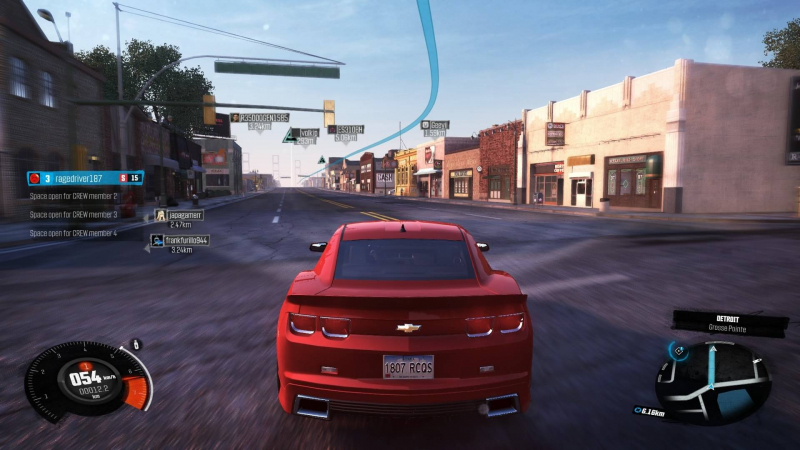
Task: Choose the open CREW member 3 slot
Action: tap(73, 214)
